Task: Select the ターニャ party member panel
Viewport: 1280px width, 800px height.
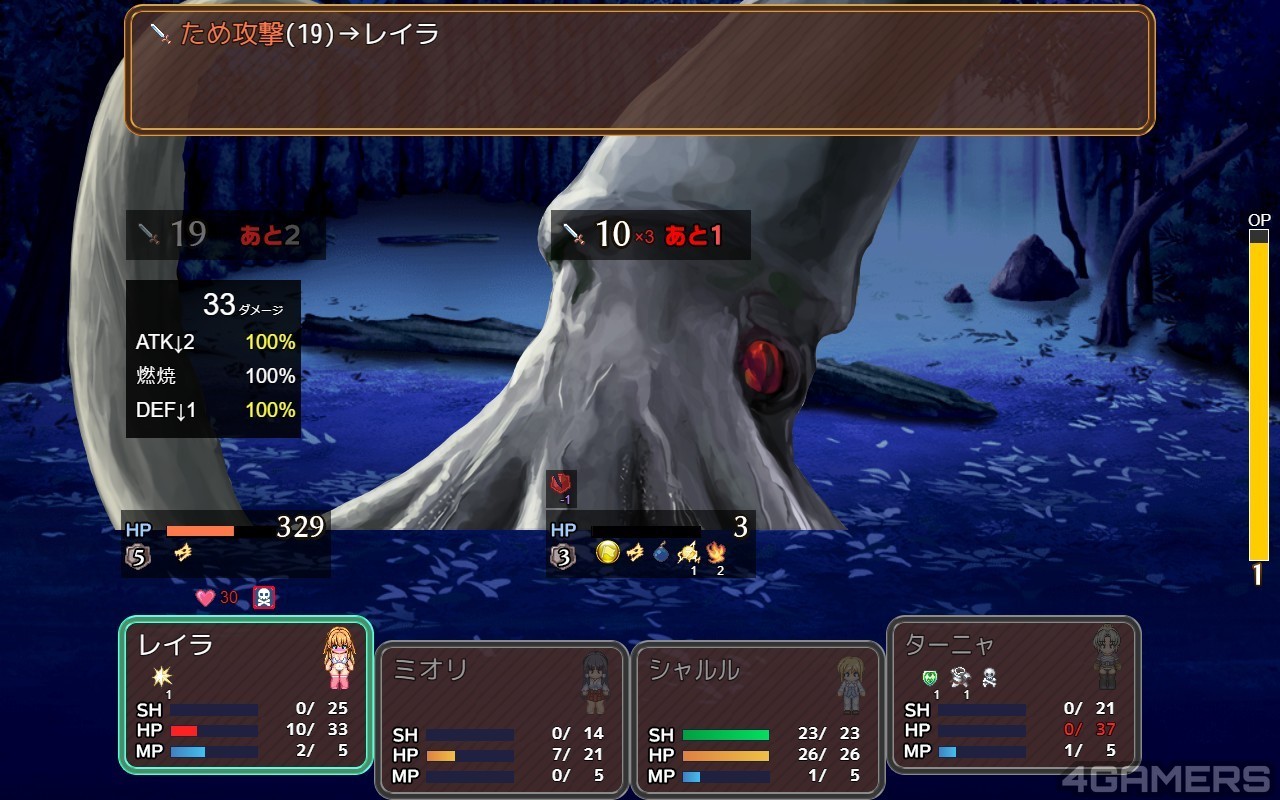Action: coord(1013,694)
